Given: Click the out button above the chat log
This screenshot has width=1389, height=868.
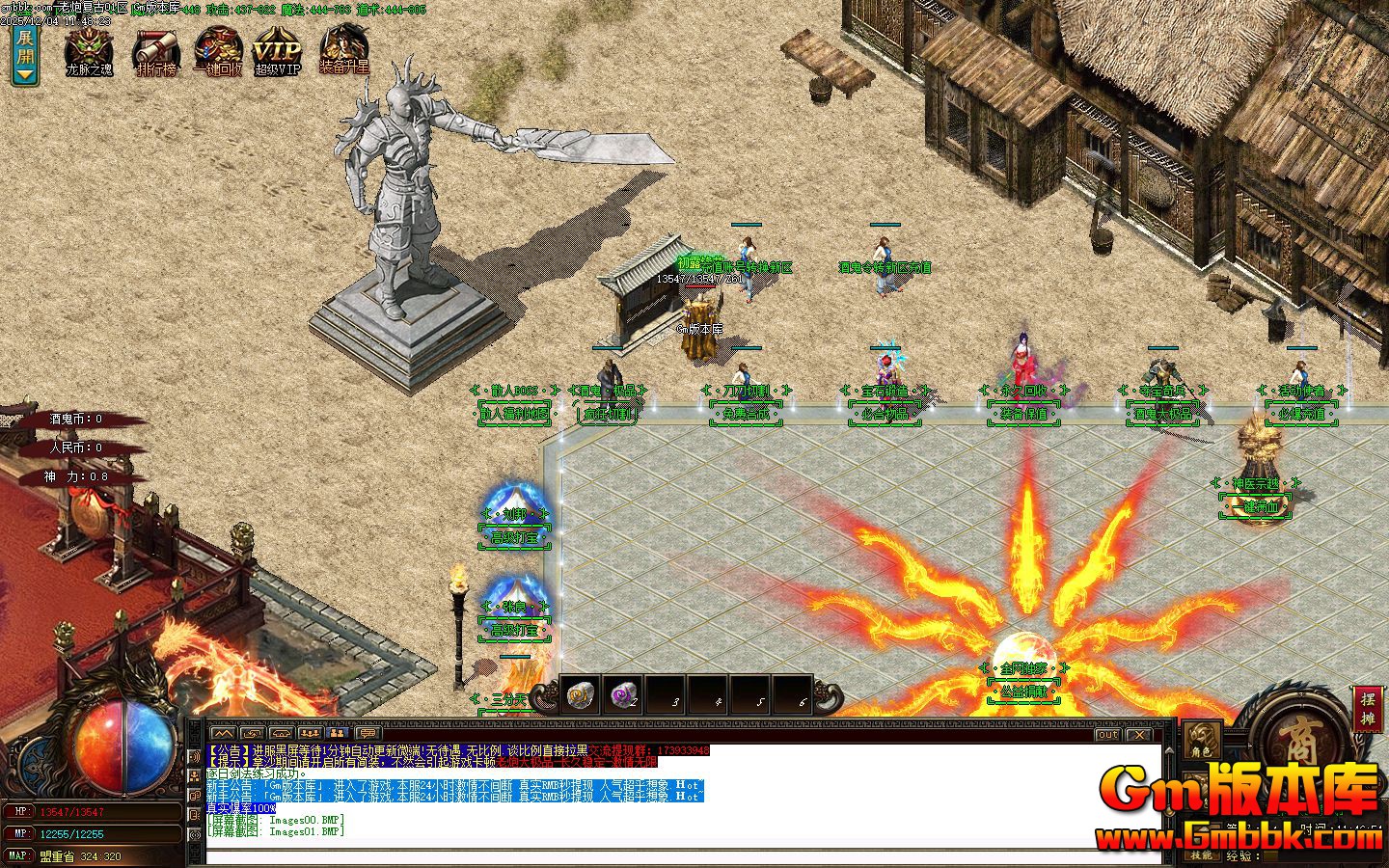Looking at the screenshot, I should [1107, 735].
